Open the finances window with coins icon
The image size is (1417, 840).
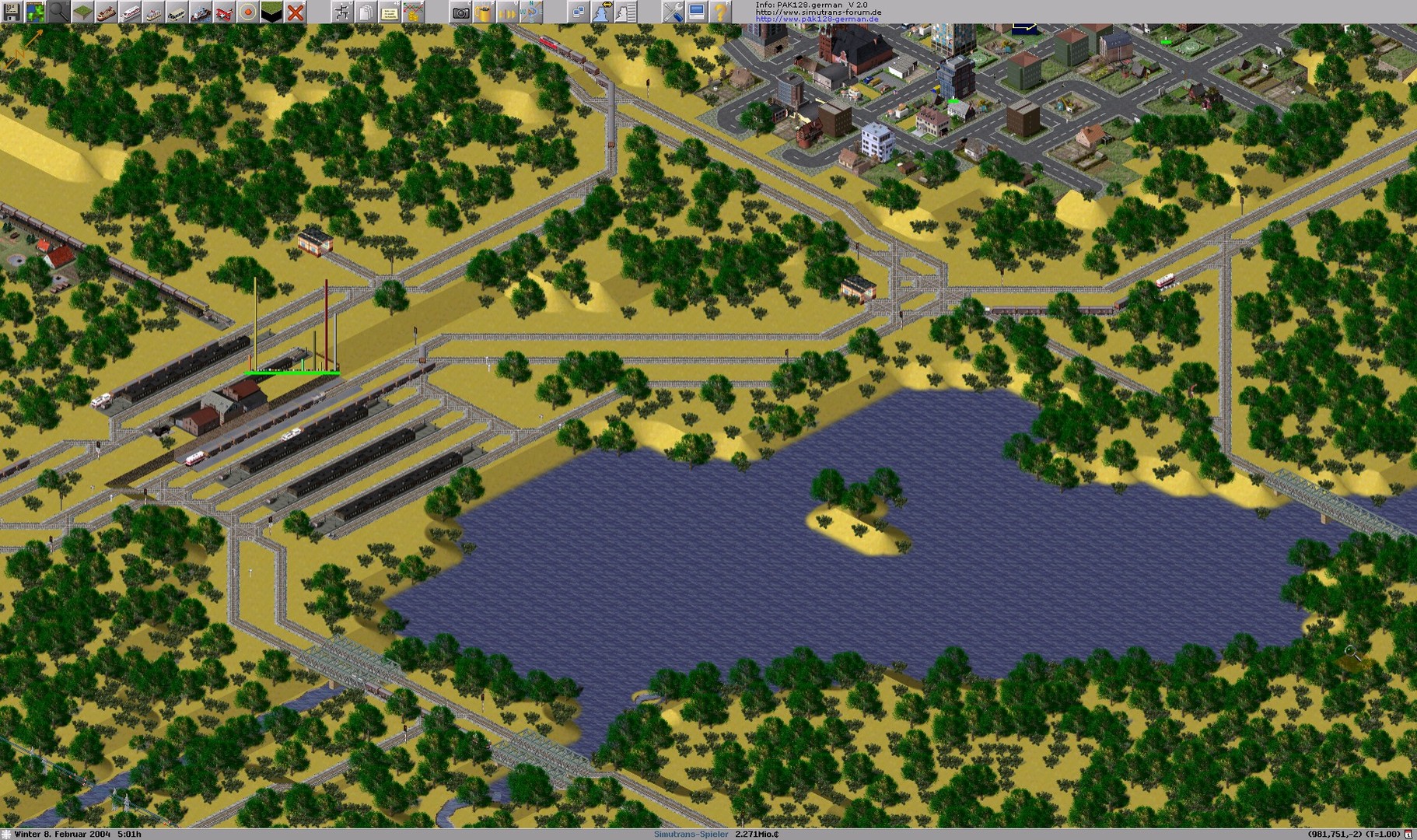point(414,13)
